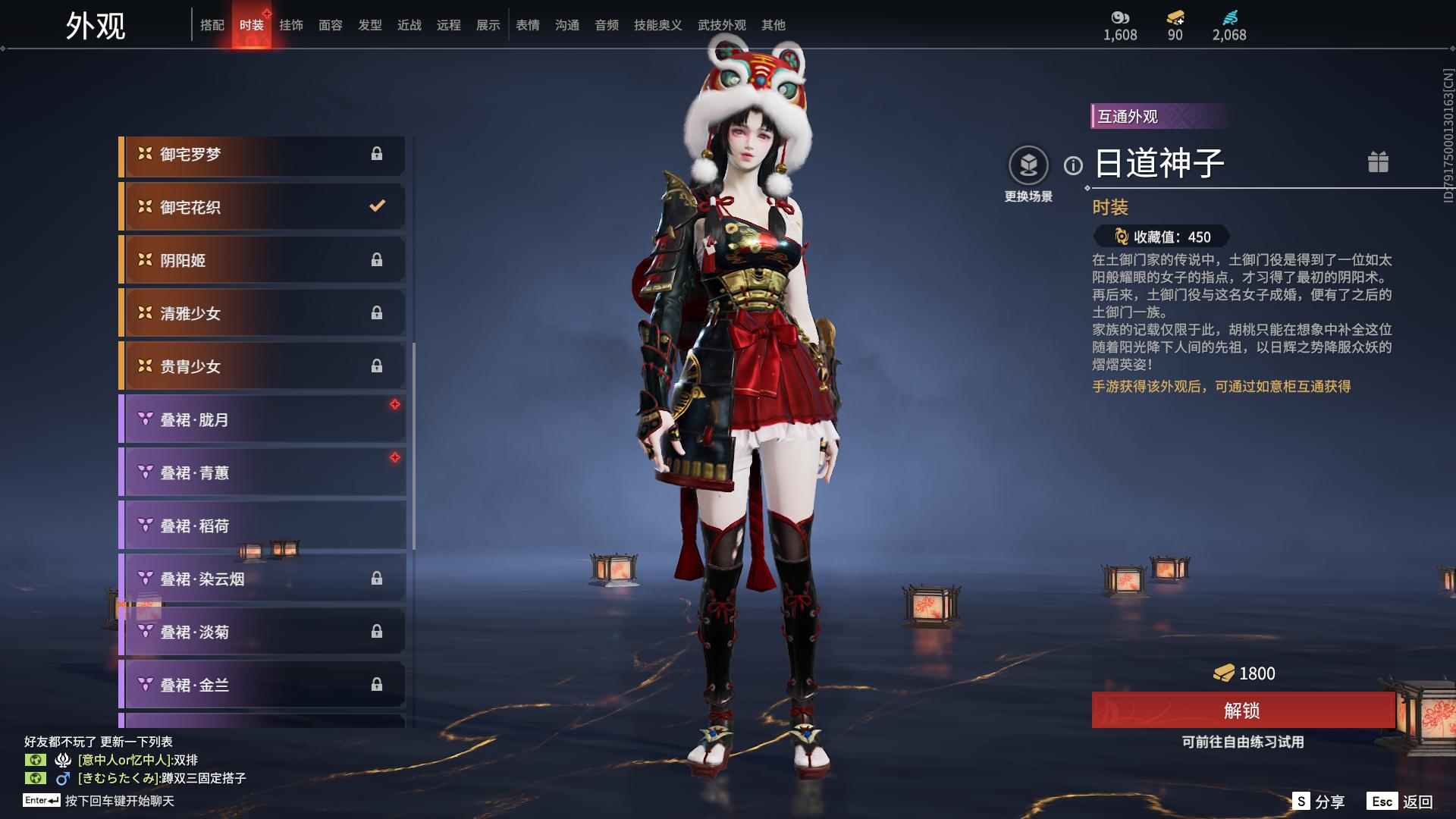Click the info icon next to the outfit name
The image size is (1456, 819).
[x=1072, y=165]
